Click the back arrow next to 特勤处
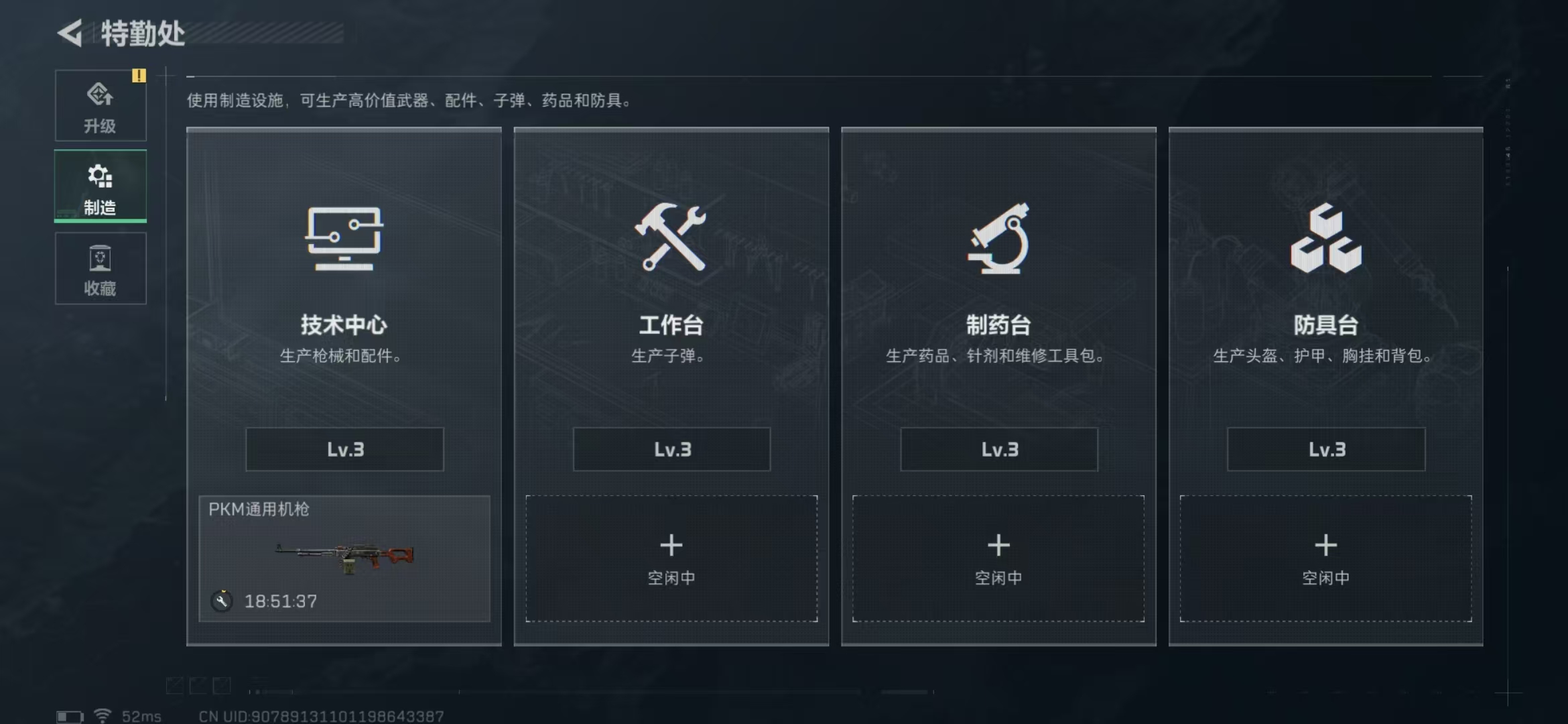 (x=70, y=32)
